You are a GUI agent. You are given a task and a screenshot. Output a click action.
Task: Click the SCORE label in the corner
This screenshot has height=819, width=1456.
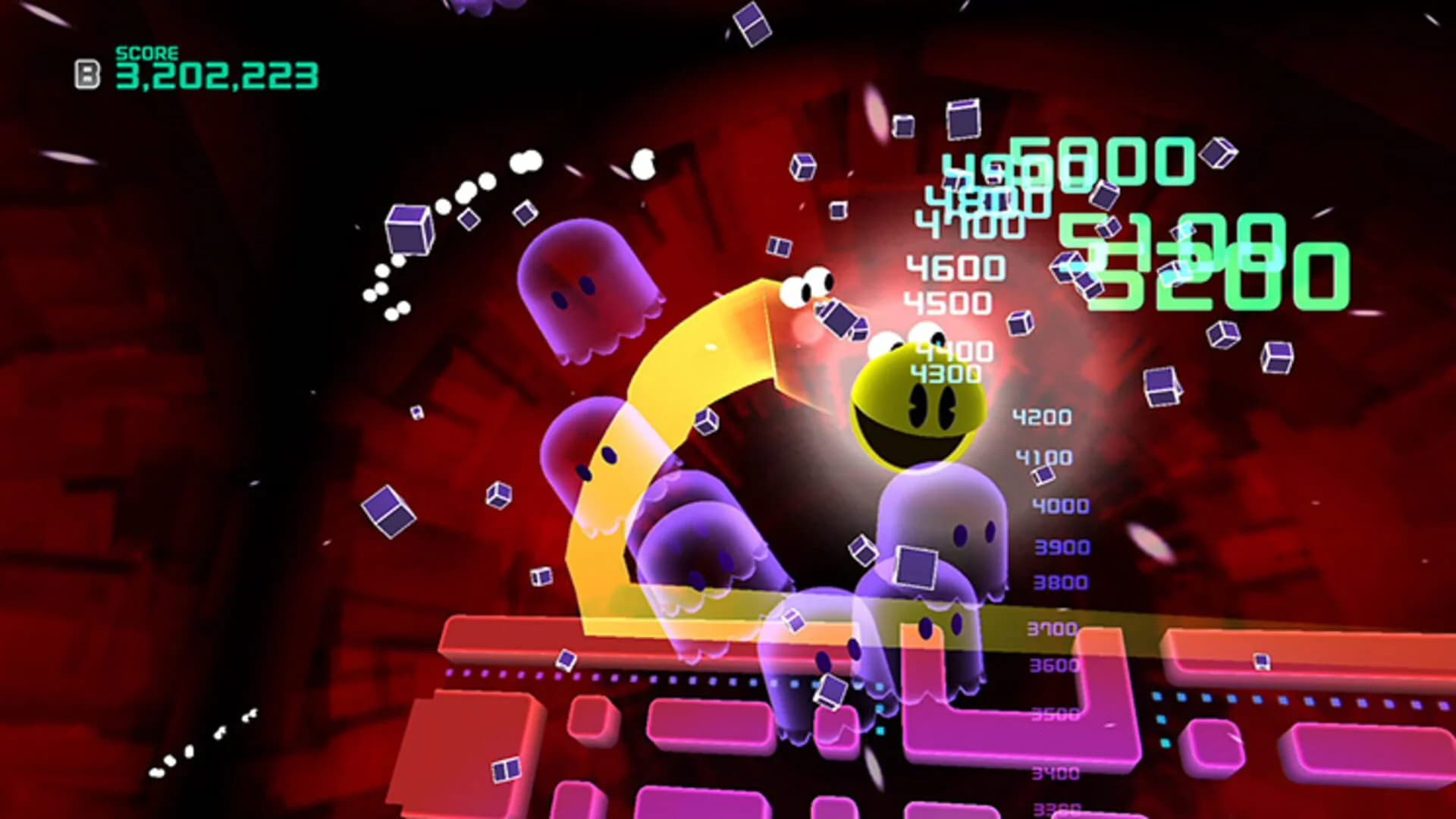point(146,54)
